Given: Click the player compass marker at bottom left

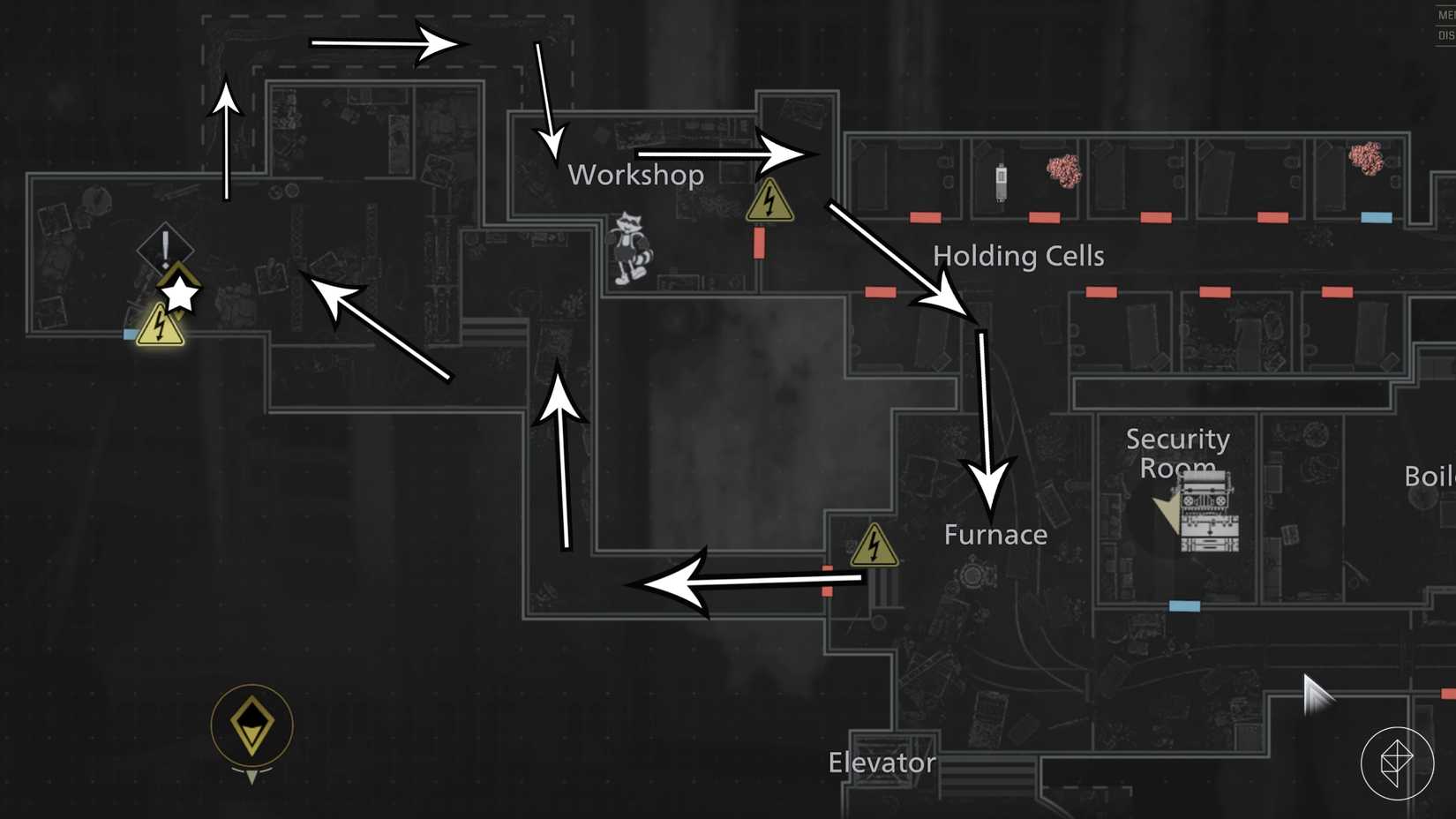Looking at the screenshot, I should coord(251,724).
